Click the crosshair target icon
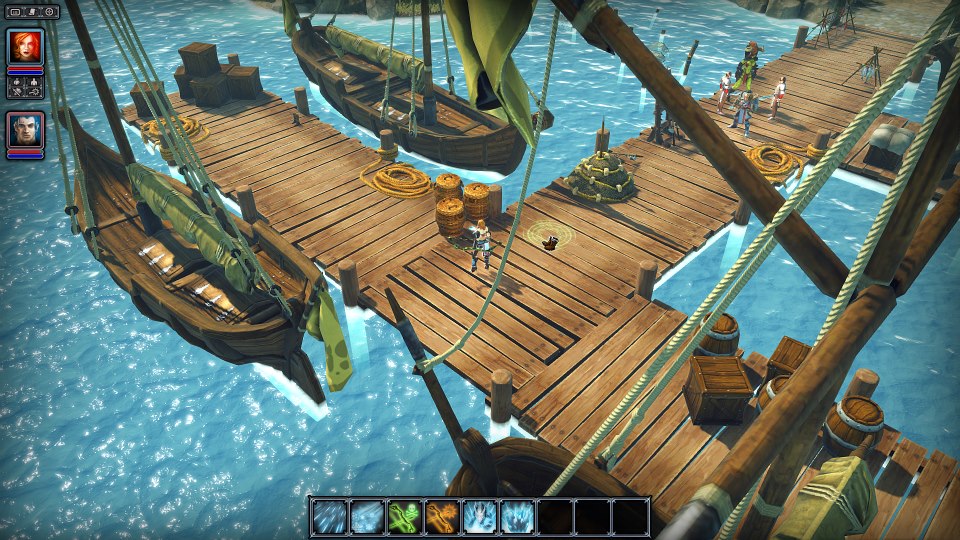This screenshot has height=540, width=960. point(49,12)
